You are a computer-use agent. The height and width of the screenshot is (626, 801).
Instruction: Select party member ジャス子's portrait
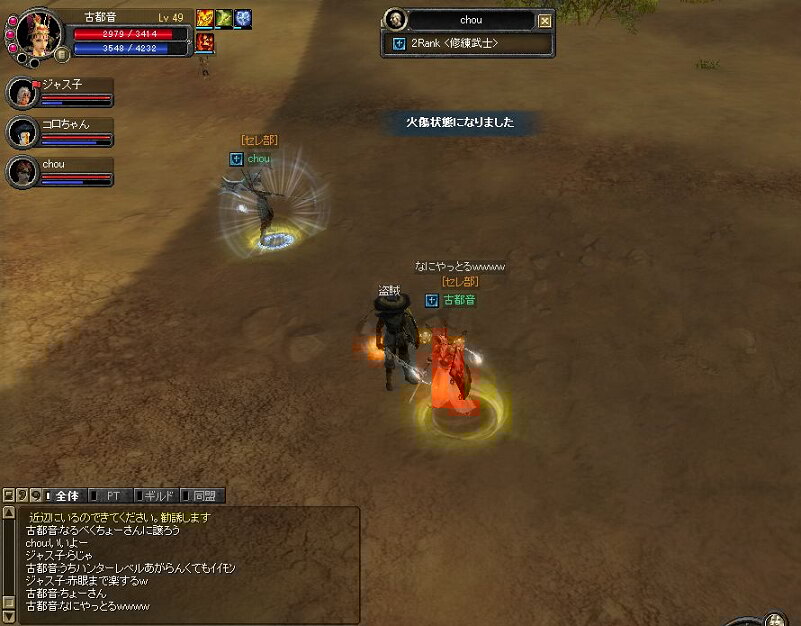[x=22, y=93]
